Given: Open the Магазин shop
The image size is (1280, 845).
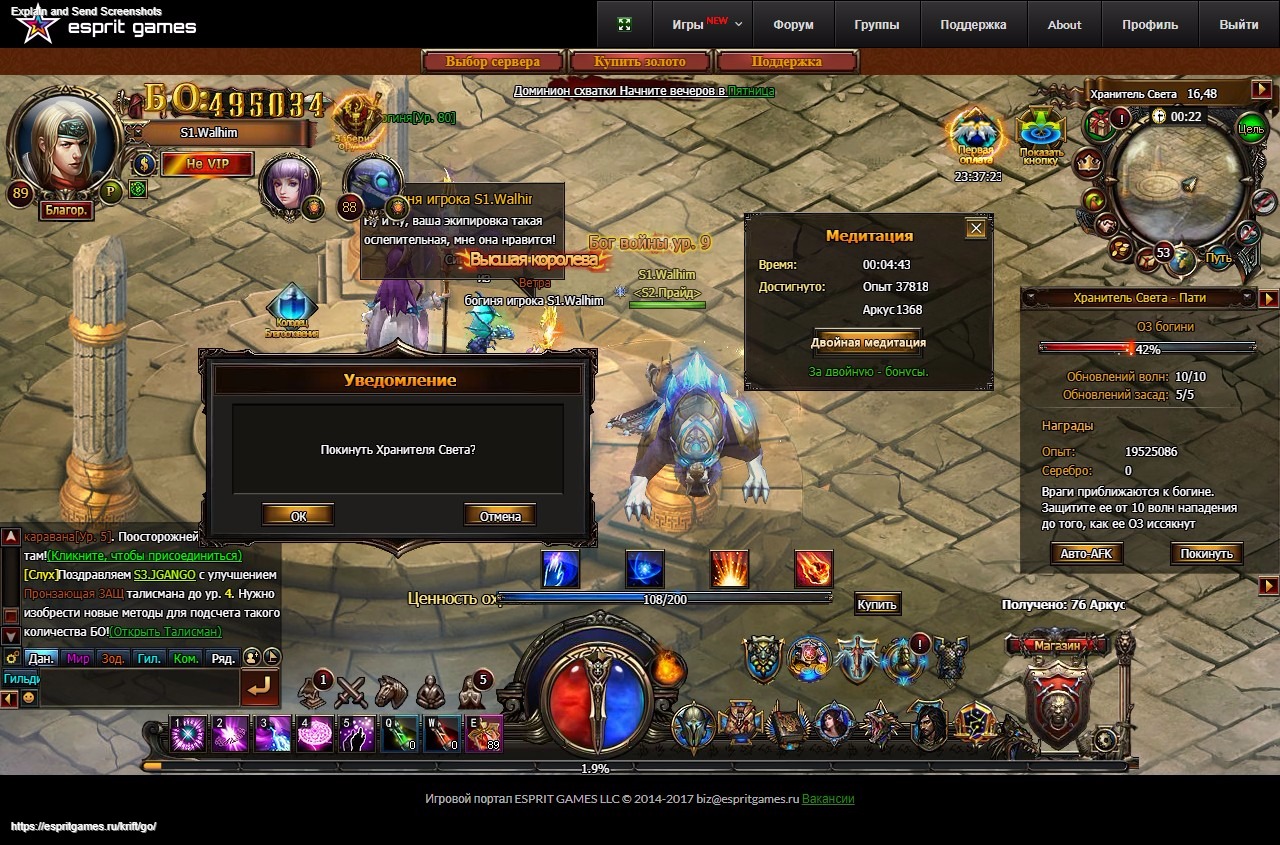Looking at the screenshot, I should pos(1057,645).
